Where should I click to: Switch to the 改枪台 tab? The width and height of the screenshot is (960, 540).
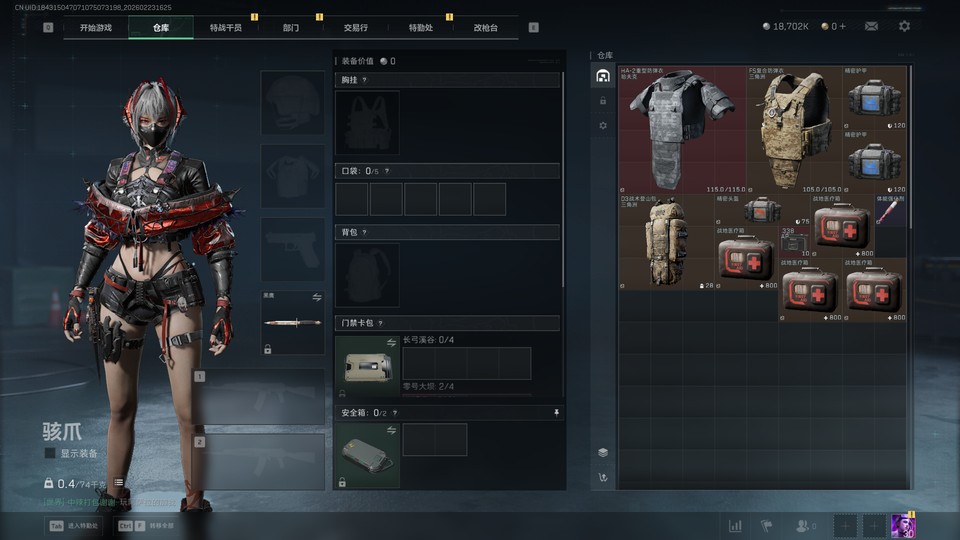[x=486, y=27]
